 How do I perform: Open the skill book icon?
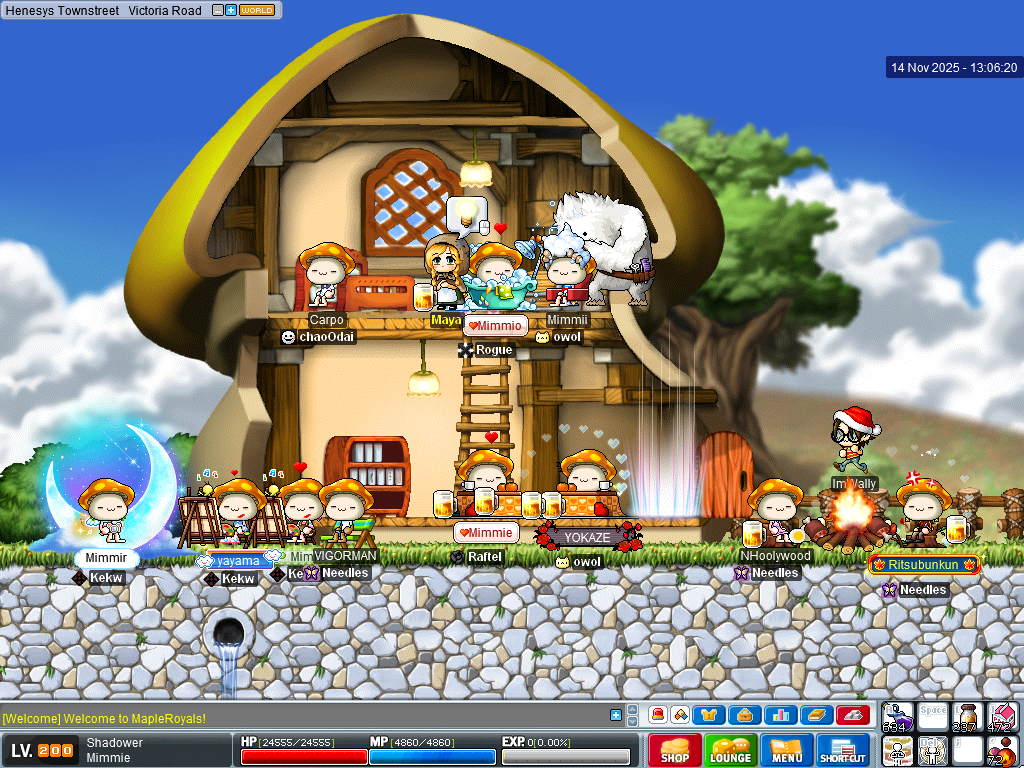(x=816, y=715)
